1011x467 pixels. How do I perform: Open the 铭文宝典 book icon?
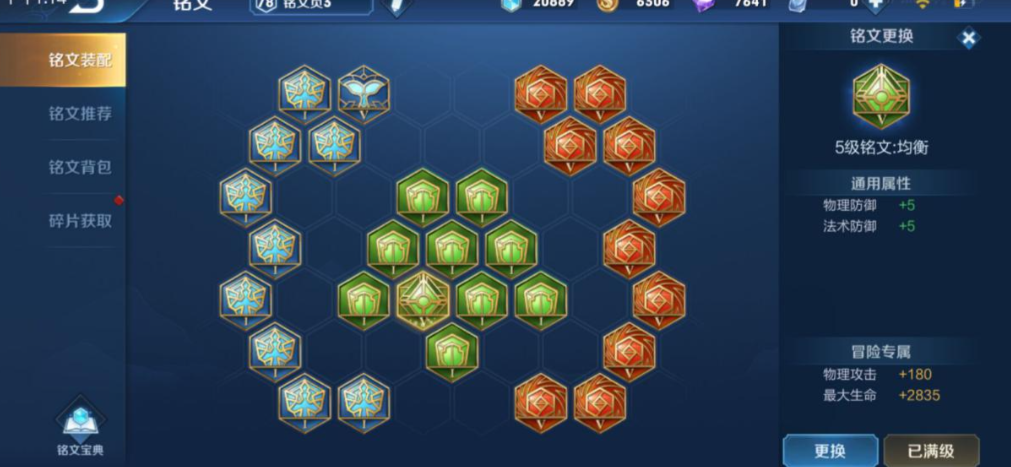click(79, 427)
